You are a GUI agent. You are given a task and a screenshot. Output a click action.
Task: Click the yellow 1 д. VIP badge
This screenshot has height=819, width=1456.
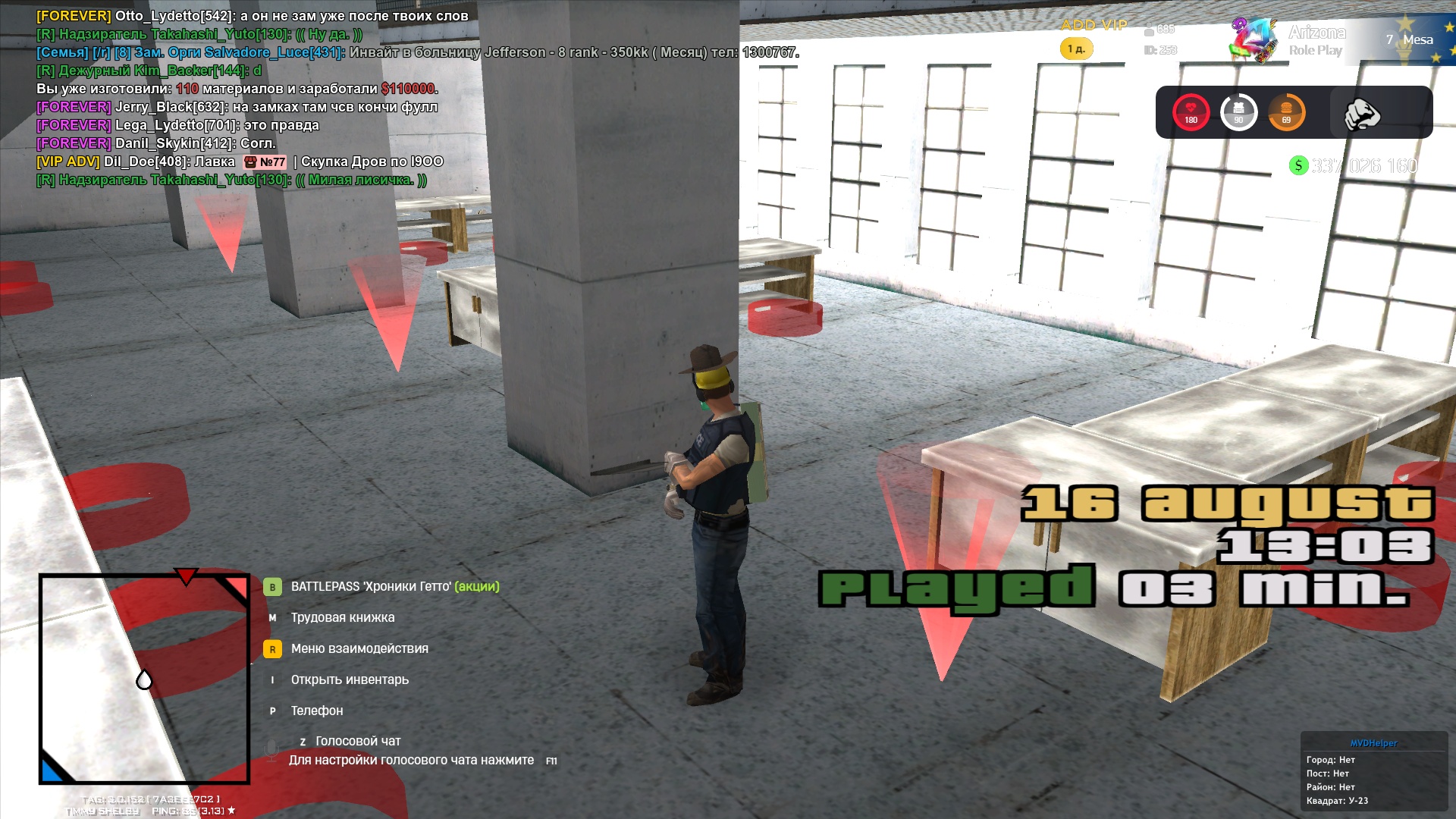1076,49
